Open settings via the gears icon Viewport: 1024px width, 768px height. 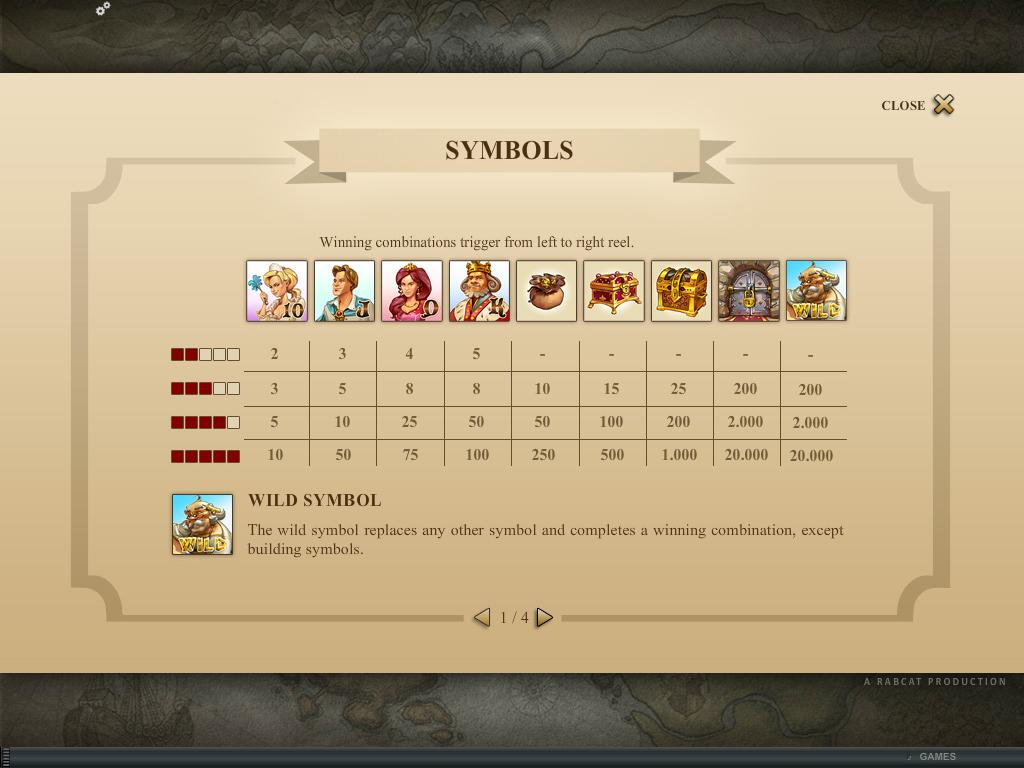(x=102, y=9)
